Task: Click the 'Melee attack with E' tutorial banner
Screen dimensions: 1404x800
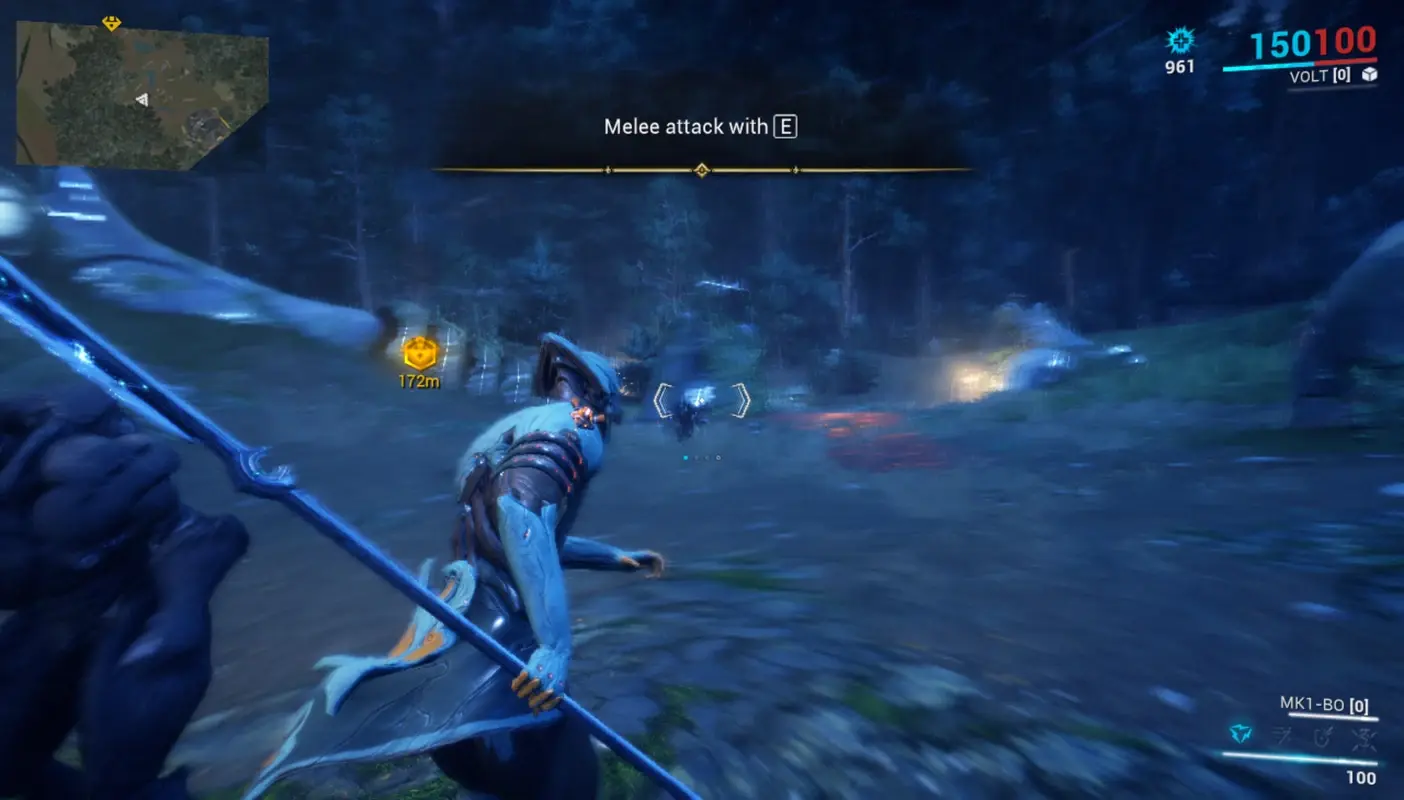Action: 702,127
